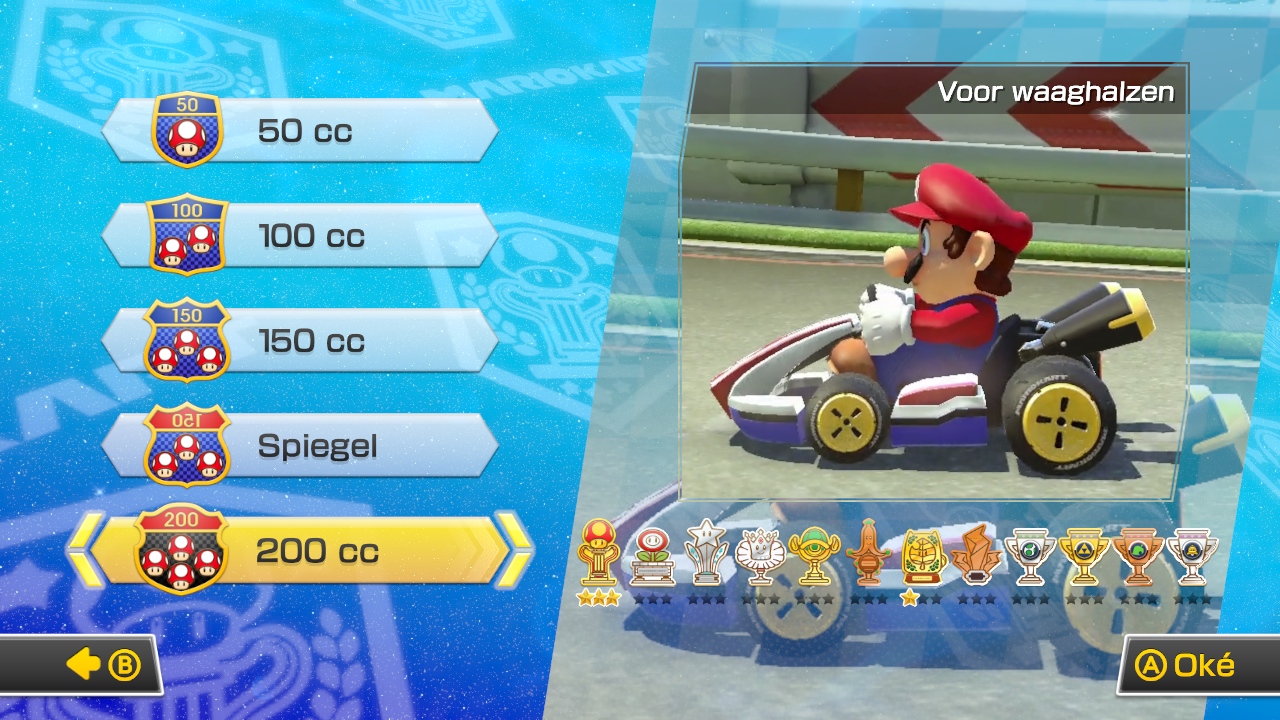
Task: Choose the highlighted 200 cc class
Action: 300,551
